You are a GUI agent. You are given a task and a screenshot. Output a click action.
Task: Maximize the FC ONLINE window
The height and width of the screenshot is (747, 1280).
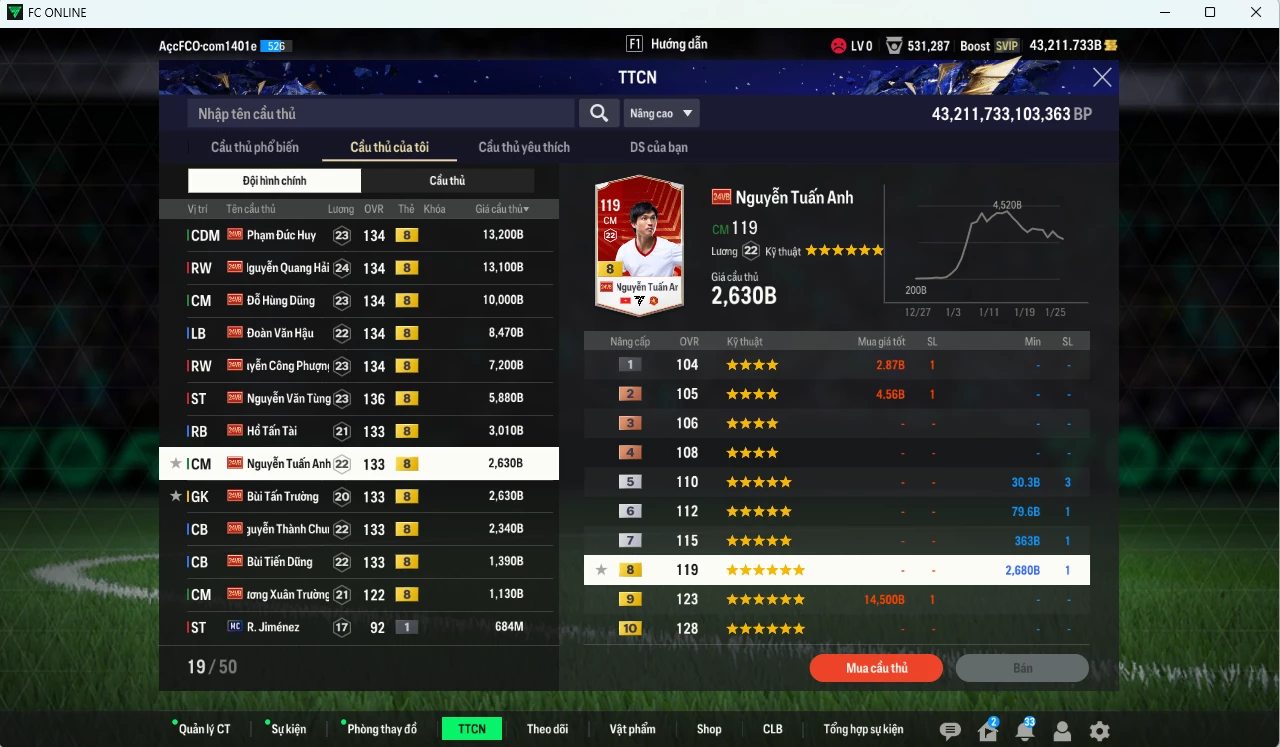coord(1210,12)
